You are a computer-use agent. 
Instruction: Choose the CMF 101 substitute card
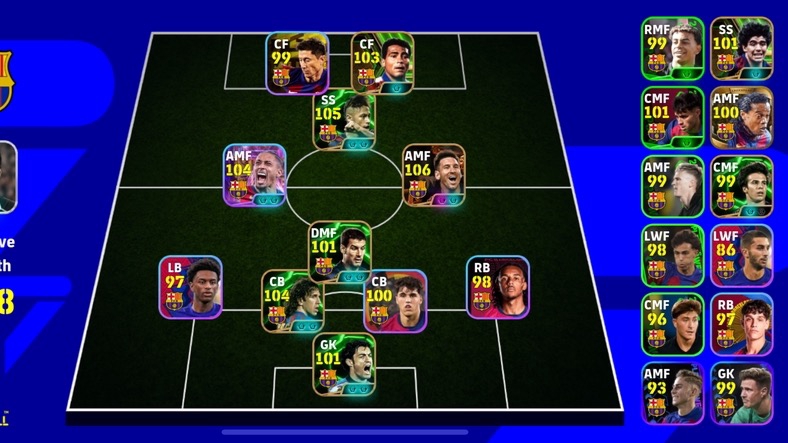[673, 117]
